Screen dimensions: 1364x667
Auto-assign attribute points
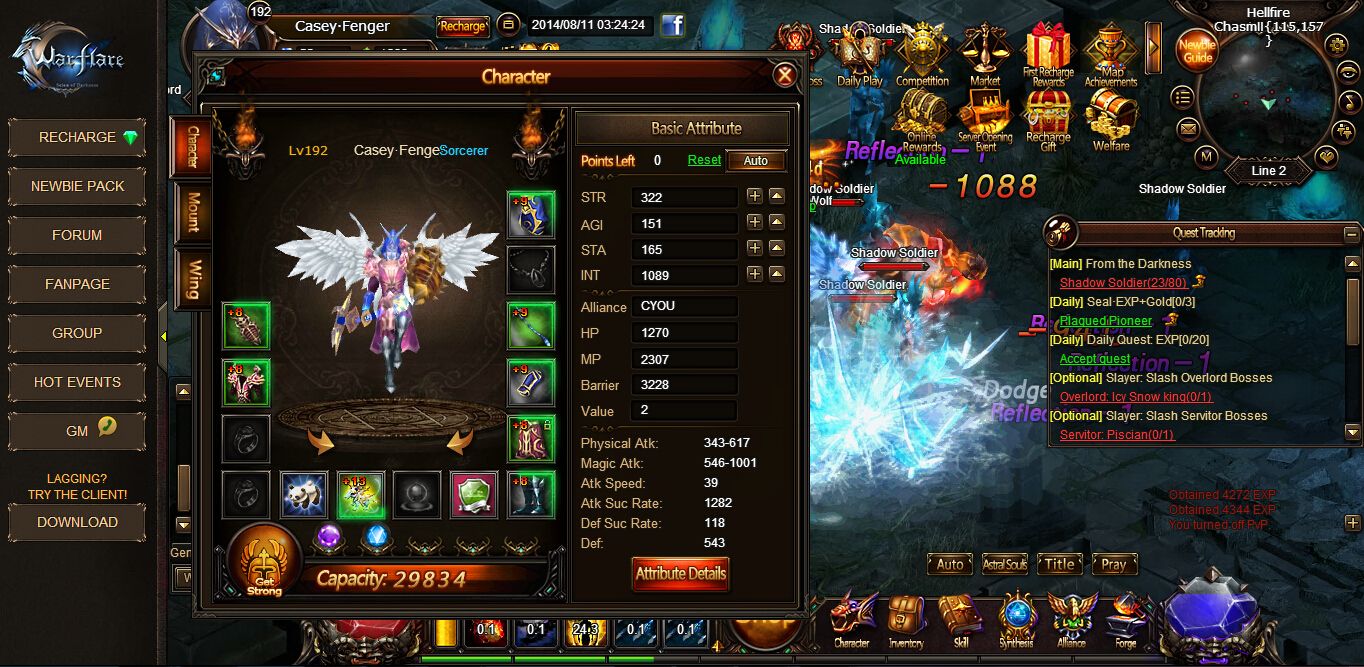(x=756, y=160)
